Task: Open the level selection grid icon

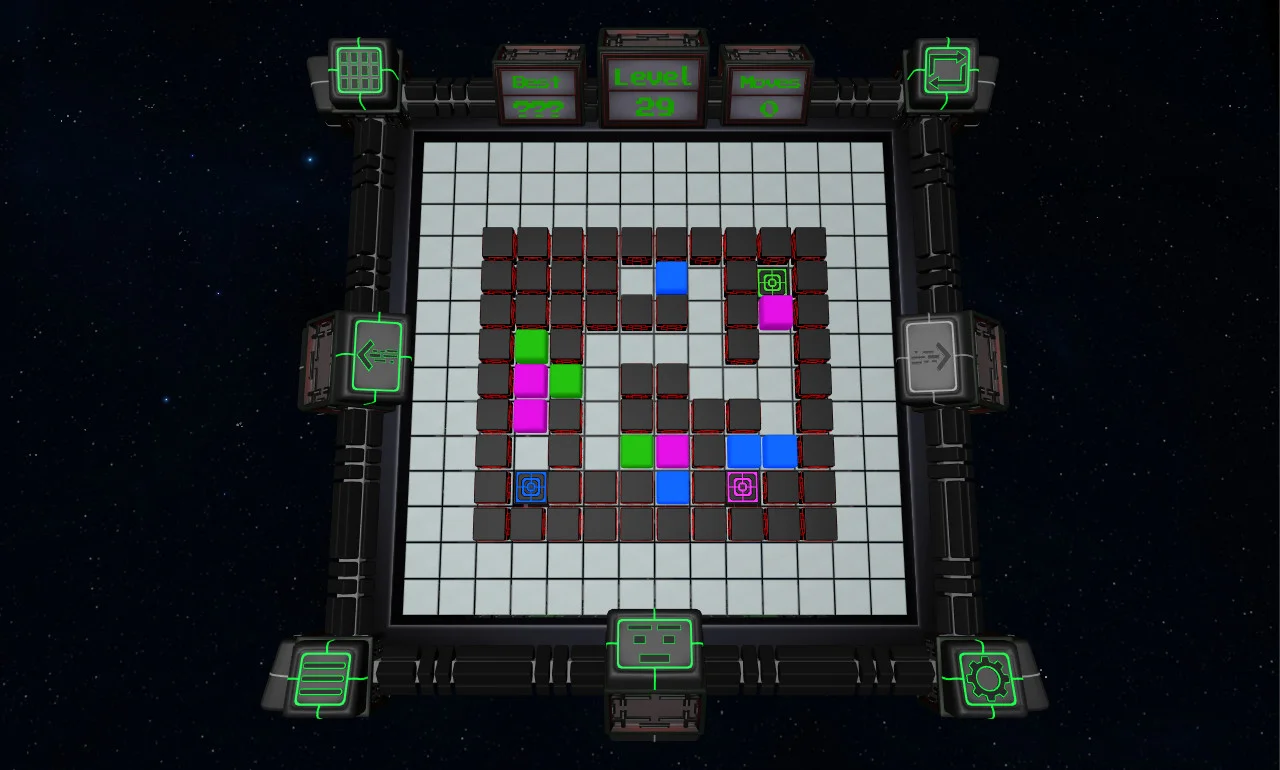Action: pos(357,70)
